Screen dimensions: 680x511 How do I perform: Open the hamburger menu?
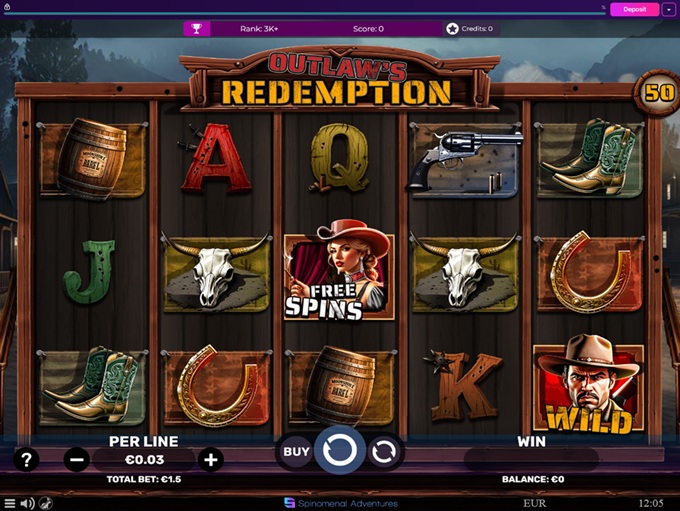coord(9,503)
